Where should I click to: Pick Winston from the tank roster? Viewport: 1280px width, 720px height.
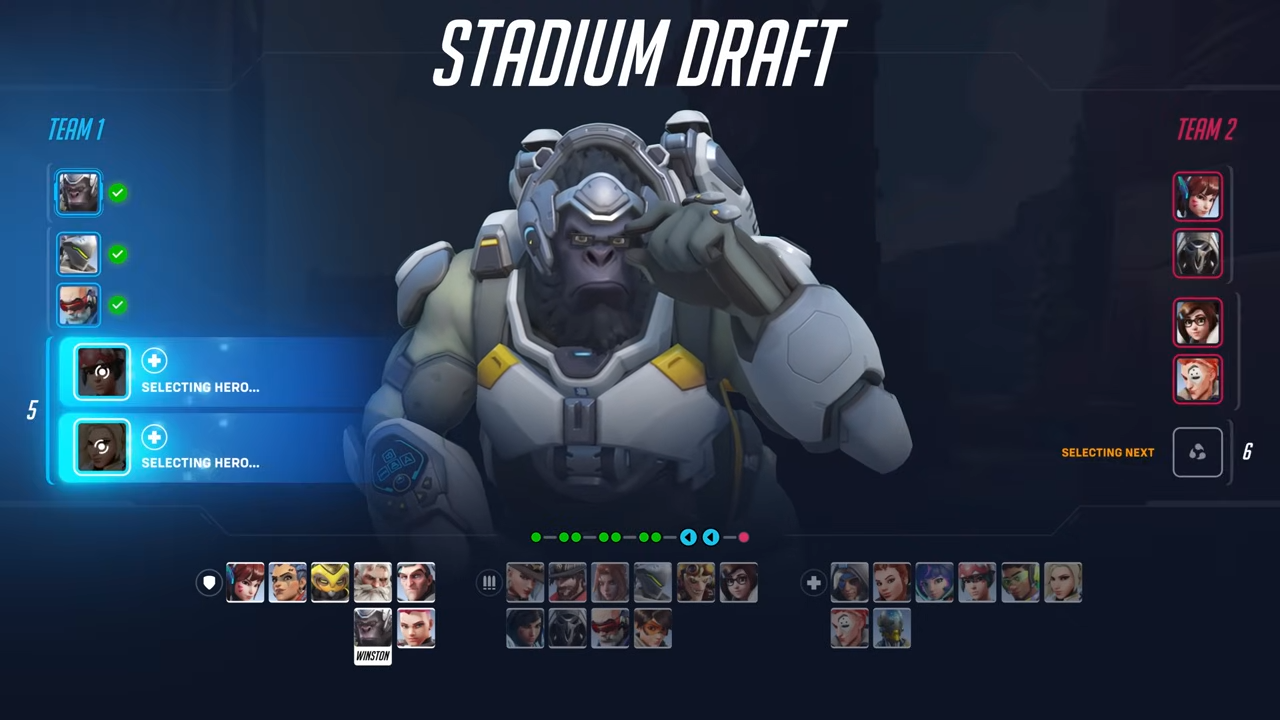[x=371, y=628]
